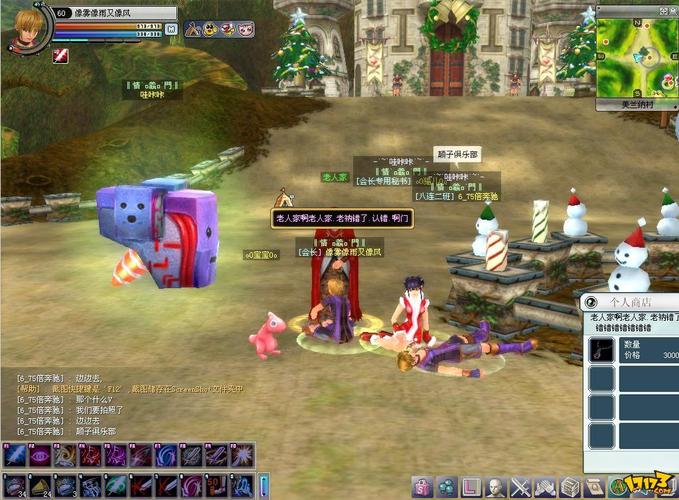Select the necklace item in 个人商店
The image size is (679, 500).
click(601, 350)
